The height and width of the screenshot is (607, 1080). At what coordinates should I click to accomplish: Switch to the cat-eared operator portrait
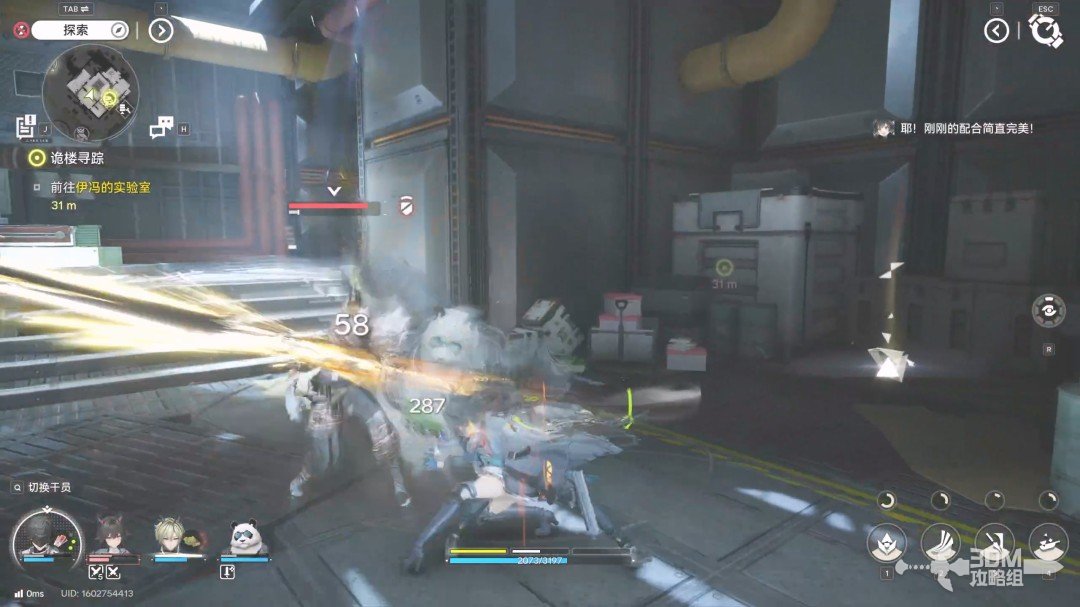pos(111,537)
